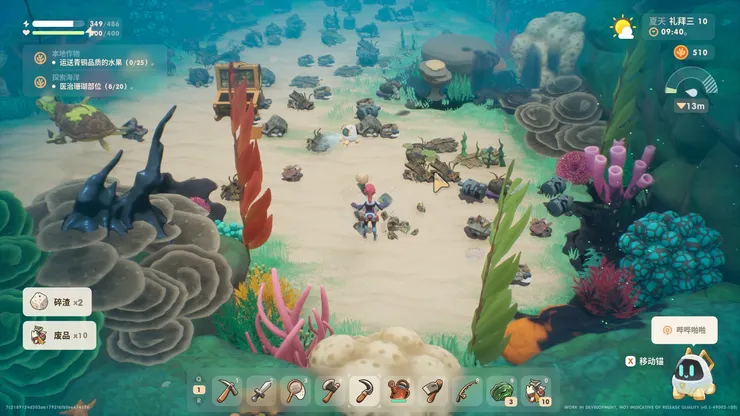Select the red watering can

click(399, 389)
